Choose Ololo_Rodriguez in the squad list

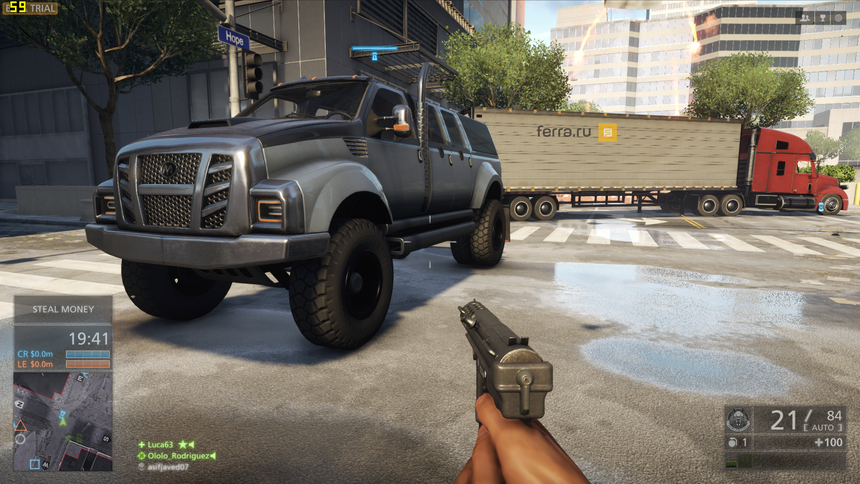(178, 456)
